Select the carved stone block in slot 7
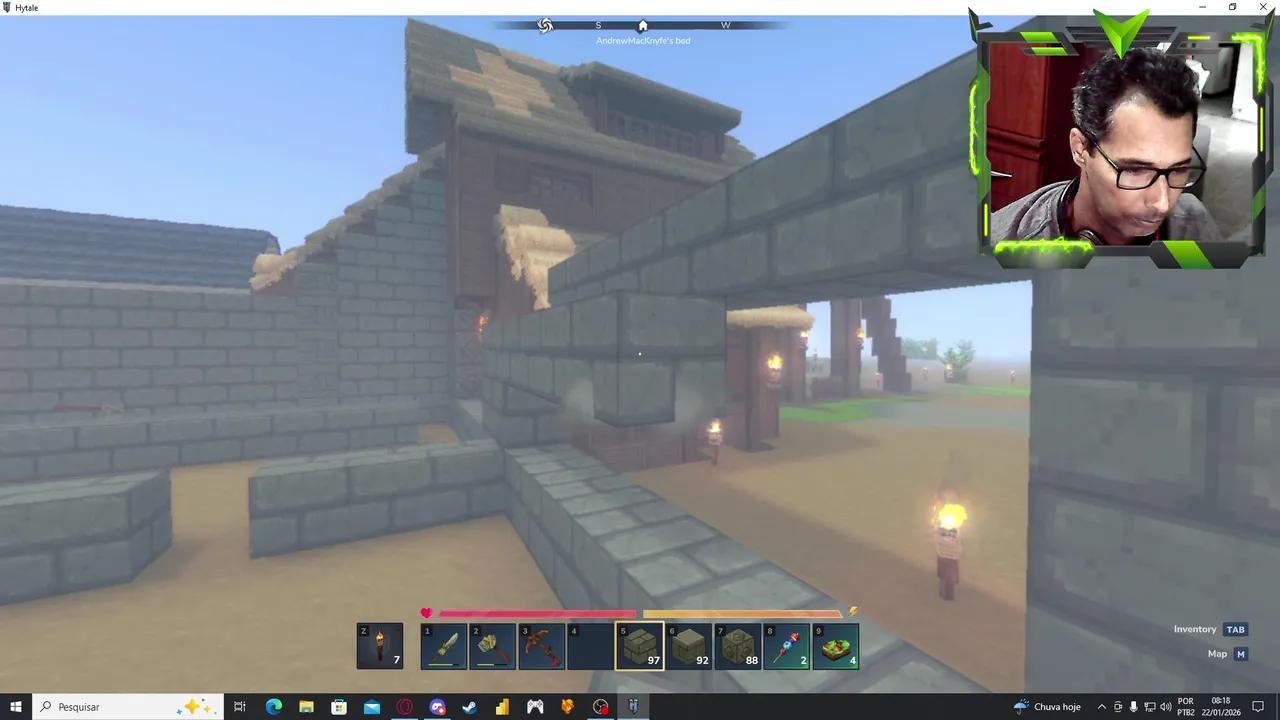The image size is (1280, 720). (738, 646)
